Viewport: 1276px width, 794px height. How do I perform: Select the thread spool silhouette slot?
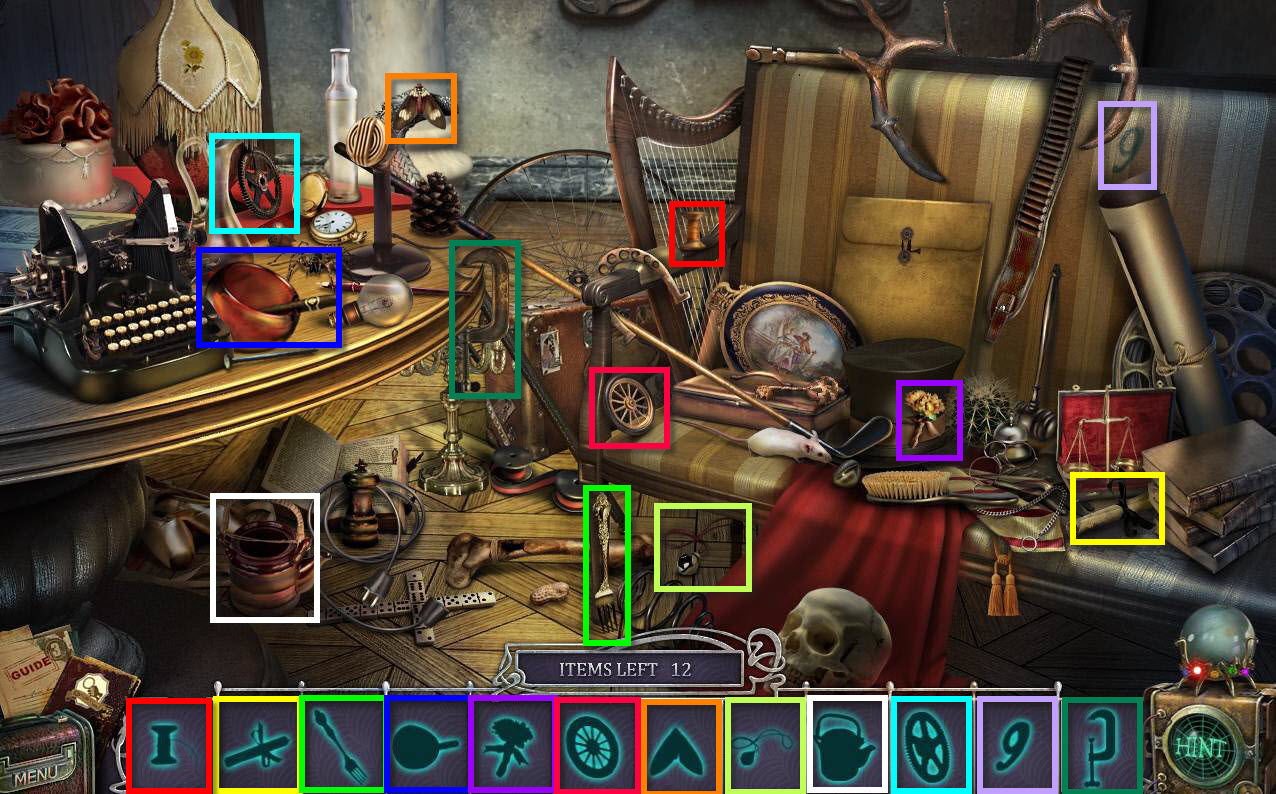coord(169,745)
